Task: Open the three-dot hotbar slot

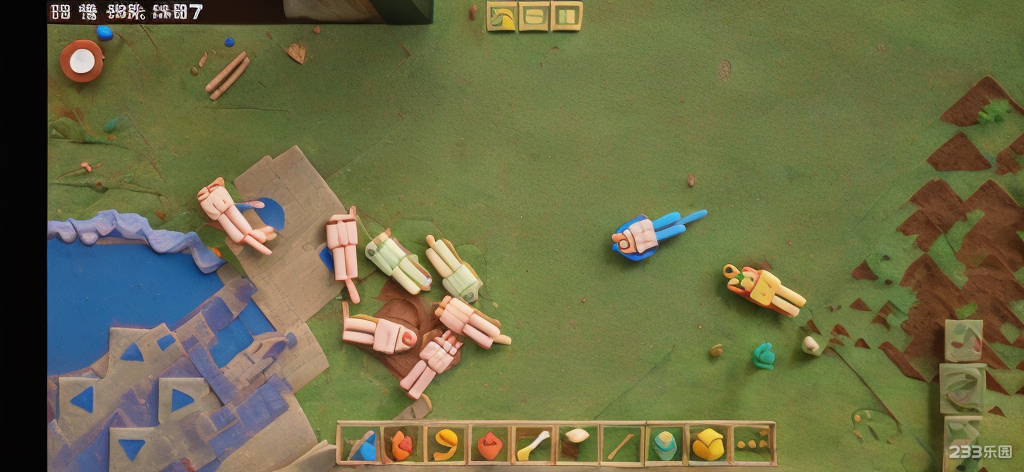Action: [752, 444]
